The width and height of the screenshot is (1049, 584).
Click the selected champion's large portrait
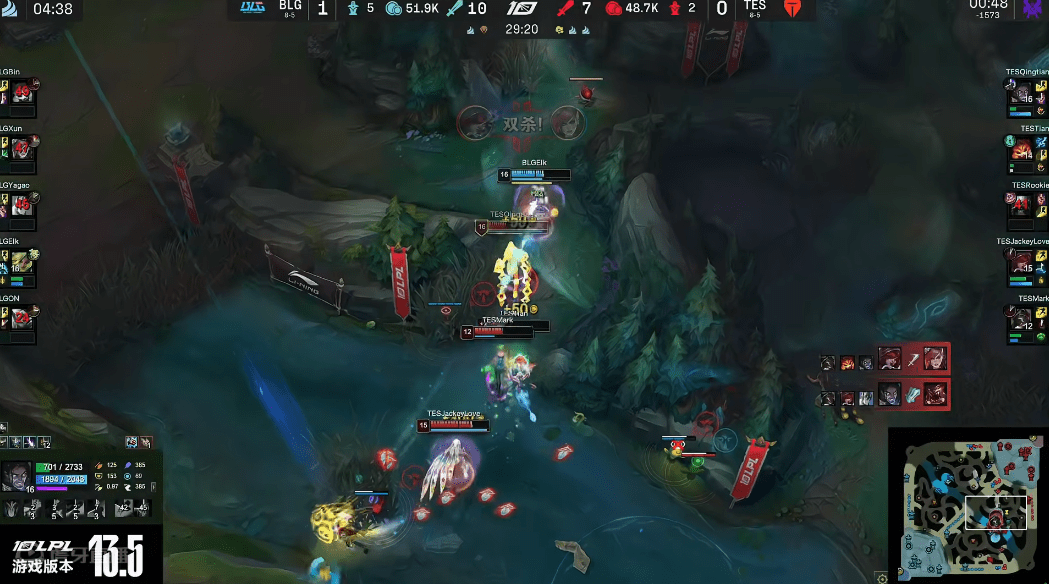[x=16, y=477]
